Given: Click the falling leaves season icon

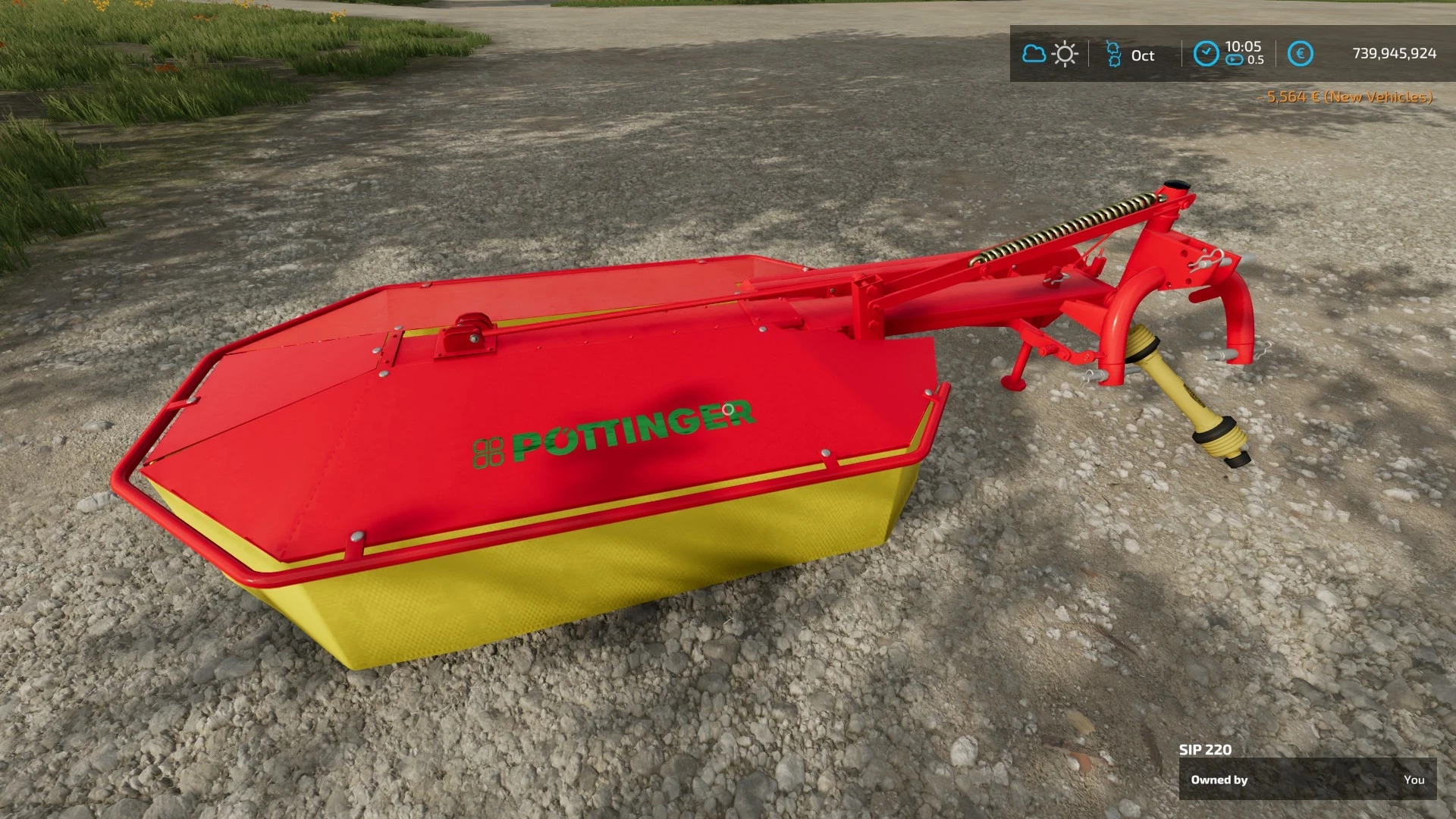Looking at the screenshot, I should tap(1112, 55).
